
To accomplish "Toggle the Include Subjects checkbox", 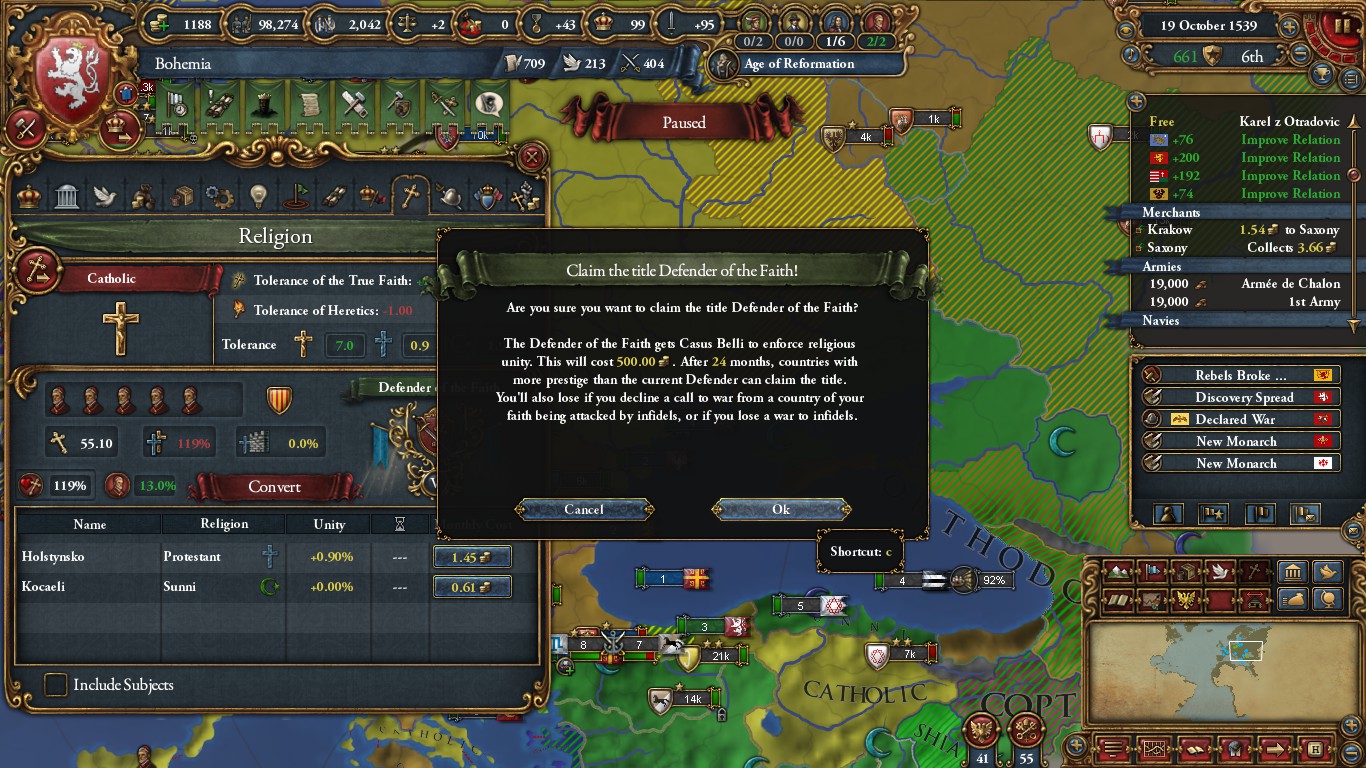I will 56,685.
